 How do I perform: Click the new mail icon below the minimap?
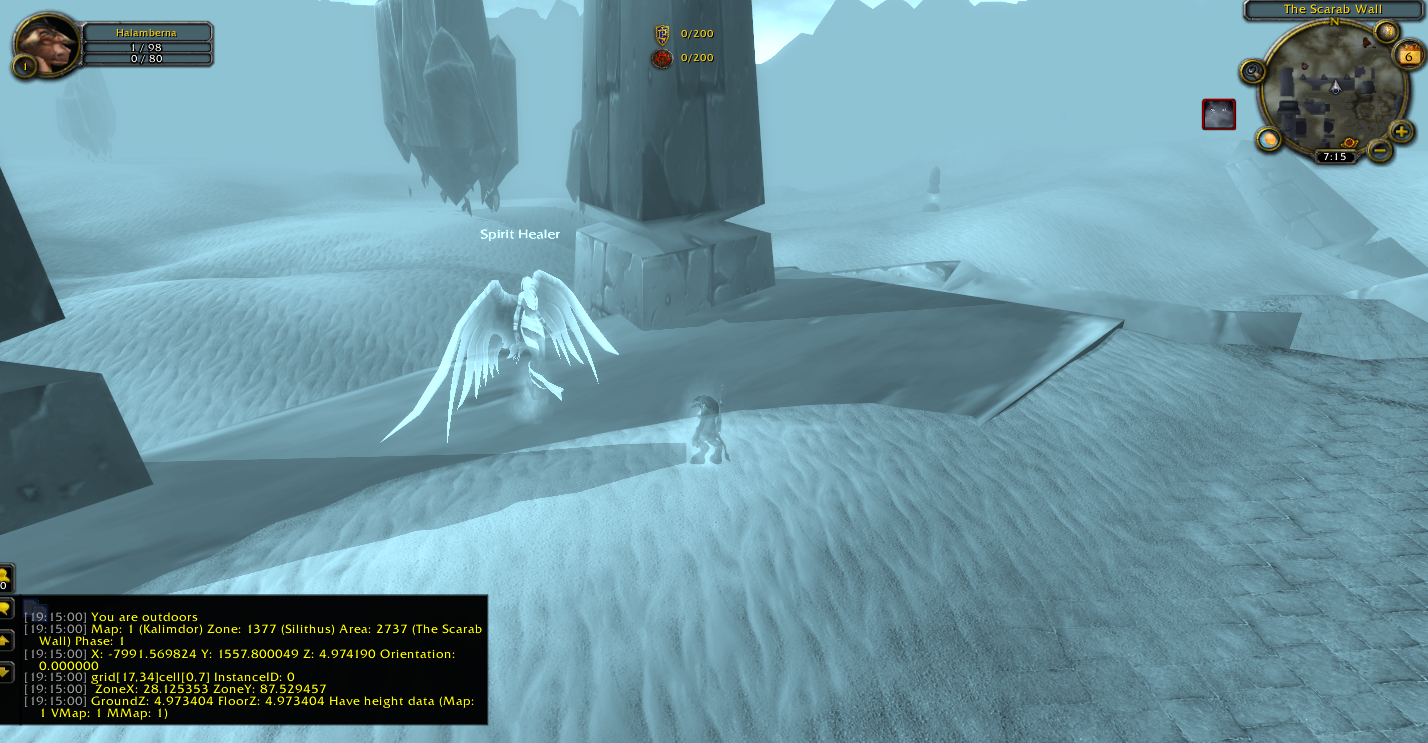pos(1270,139)
